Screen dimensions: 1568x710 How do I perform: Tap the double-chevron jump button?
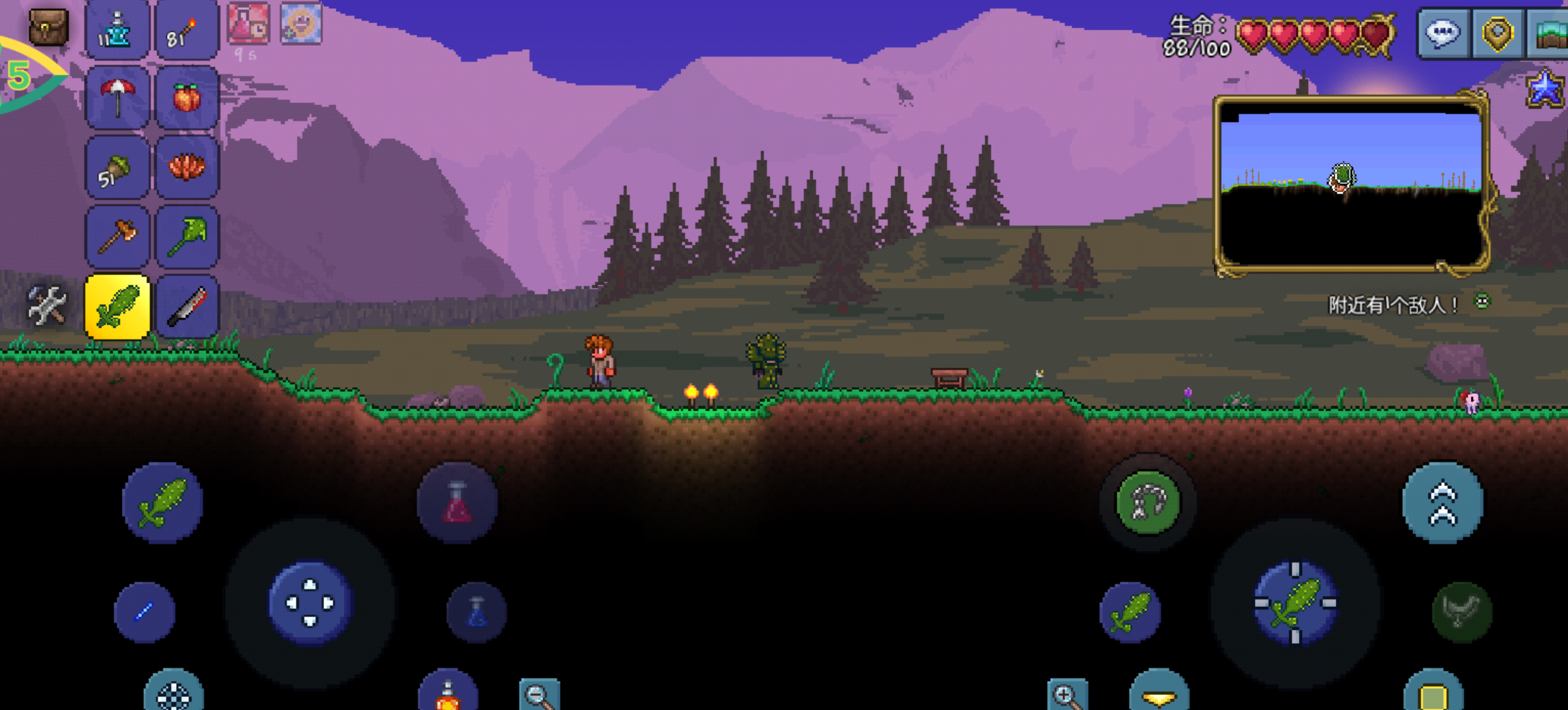coord(1442,503)
